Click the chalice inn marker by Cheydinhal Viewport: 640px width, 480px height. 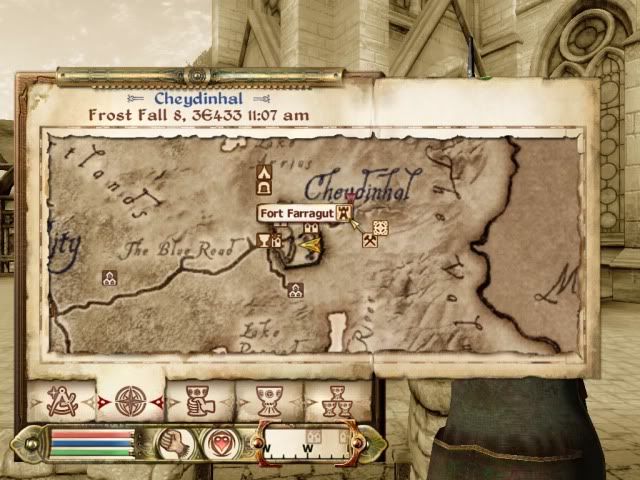pos(264,240)
